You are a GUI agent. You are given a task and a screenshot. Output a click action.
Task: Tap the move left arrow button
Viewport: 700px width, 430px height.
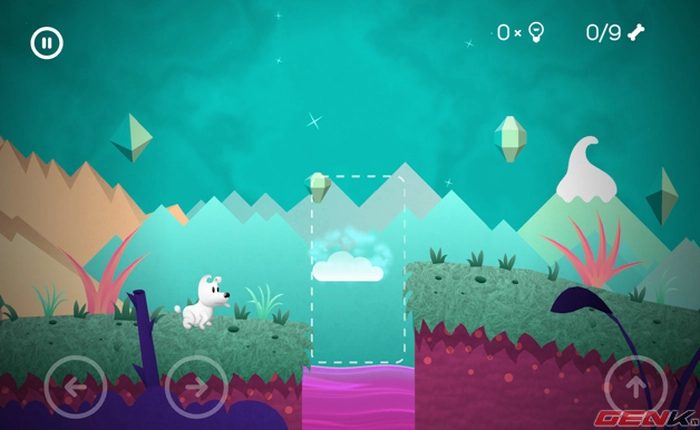[75, 386]
